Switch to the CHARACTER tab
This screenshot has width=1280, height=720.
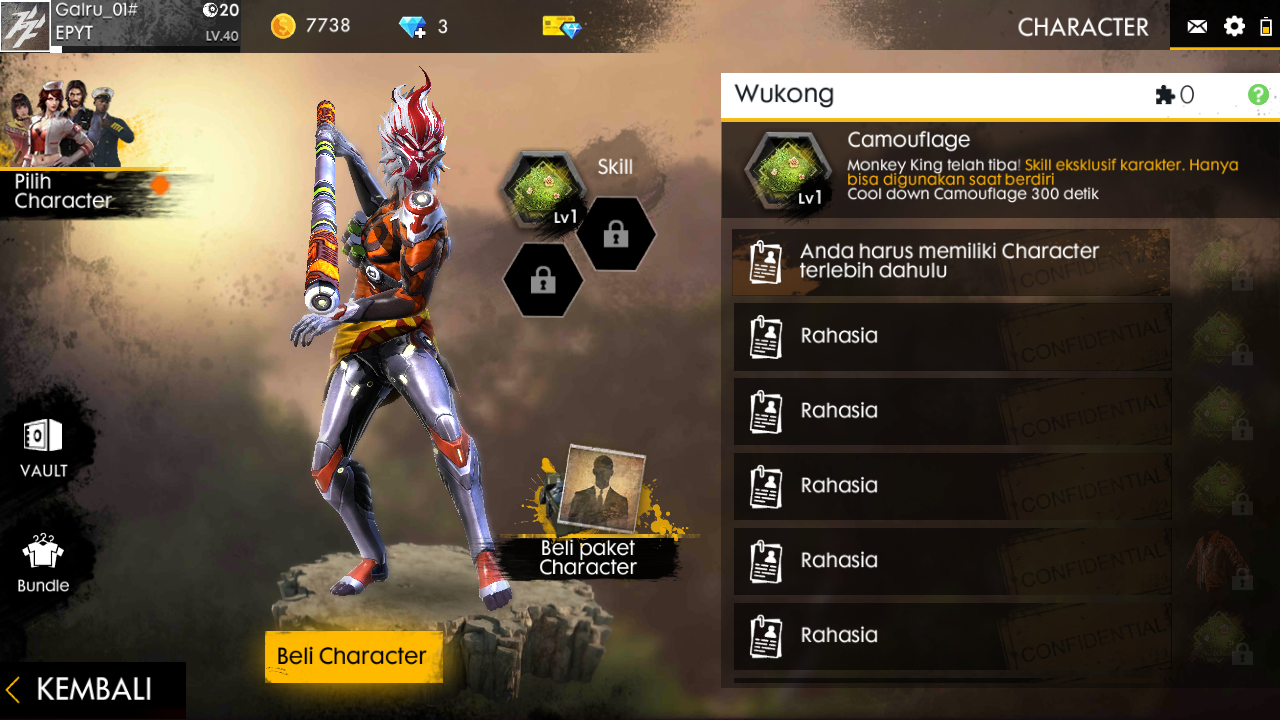click(1083, 27)
